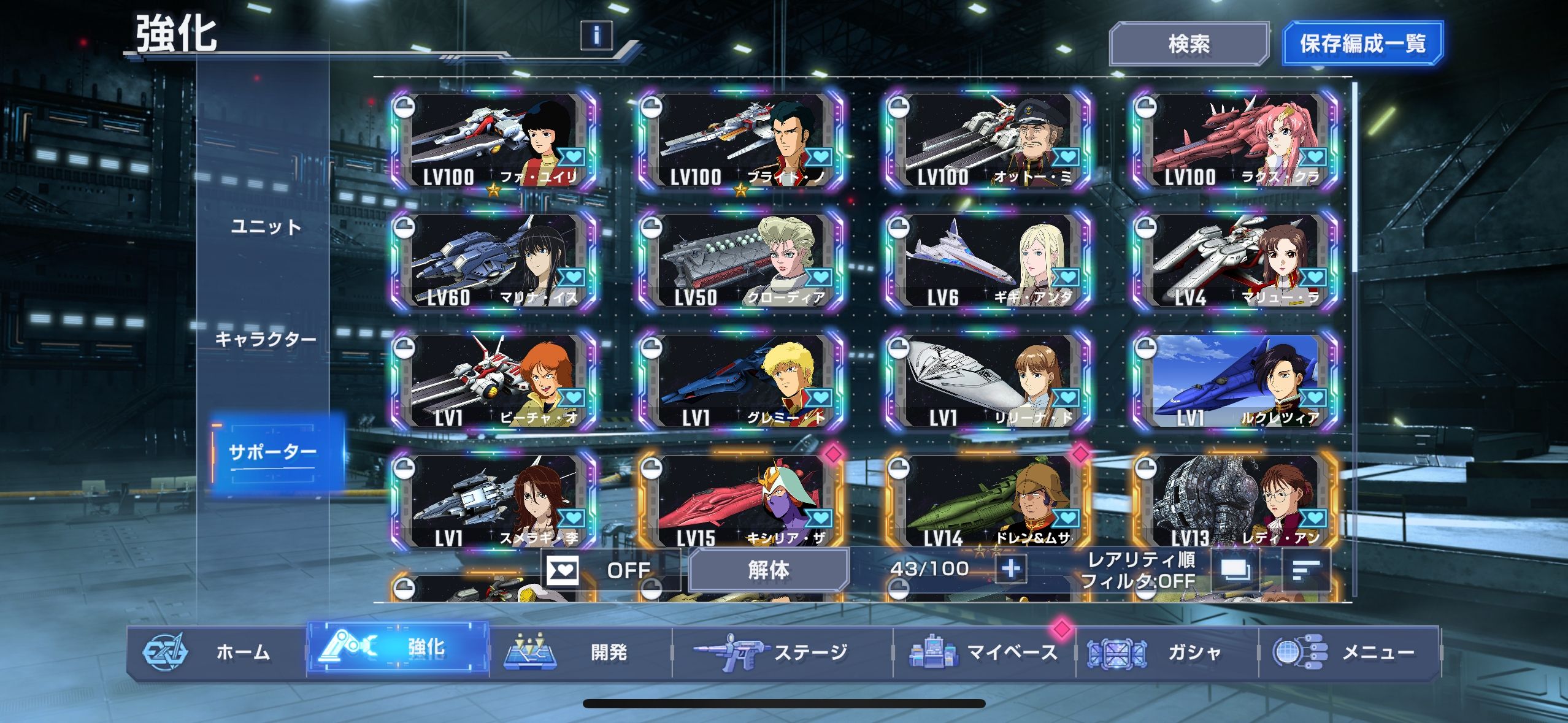Open the ガシャ gacha menu
The width and height of the screenshot is (1568, 723).
[x=1166, y=652]
